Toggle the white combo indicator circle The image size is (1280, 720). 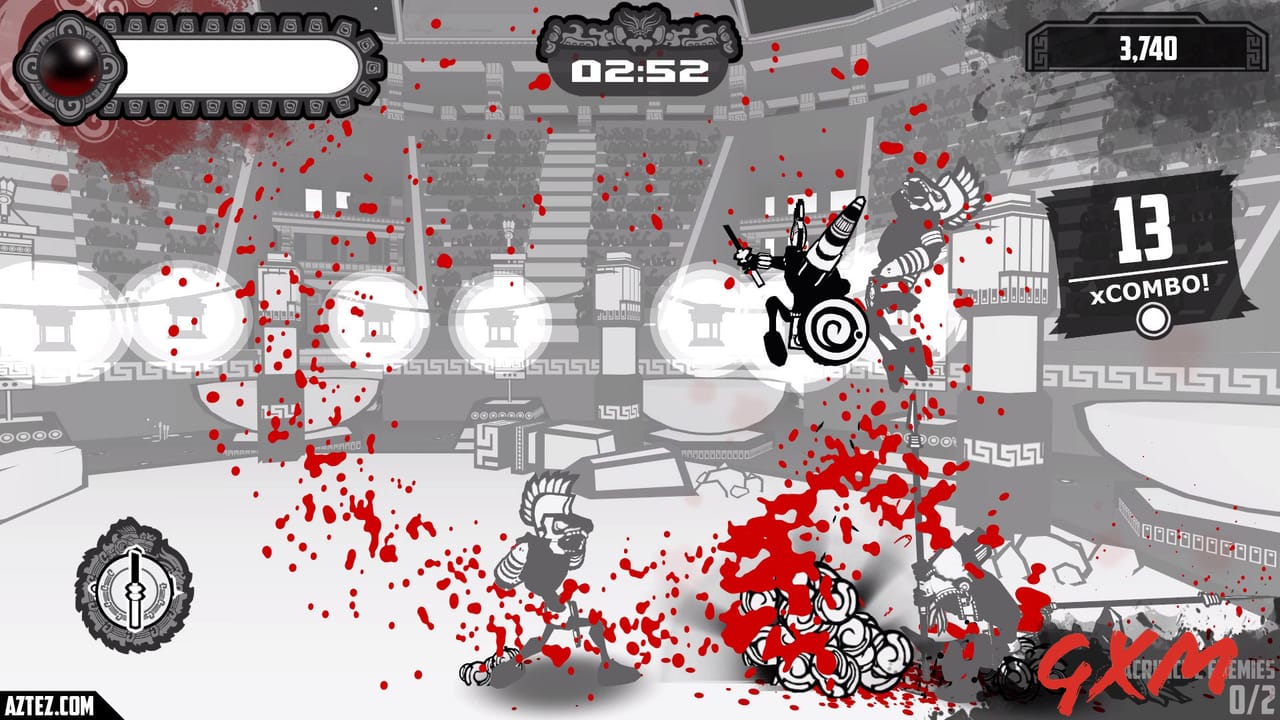pyautogui.click(x=1153, y=320)
